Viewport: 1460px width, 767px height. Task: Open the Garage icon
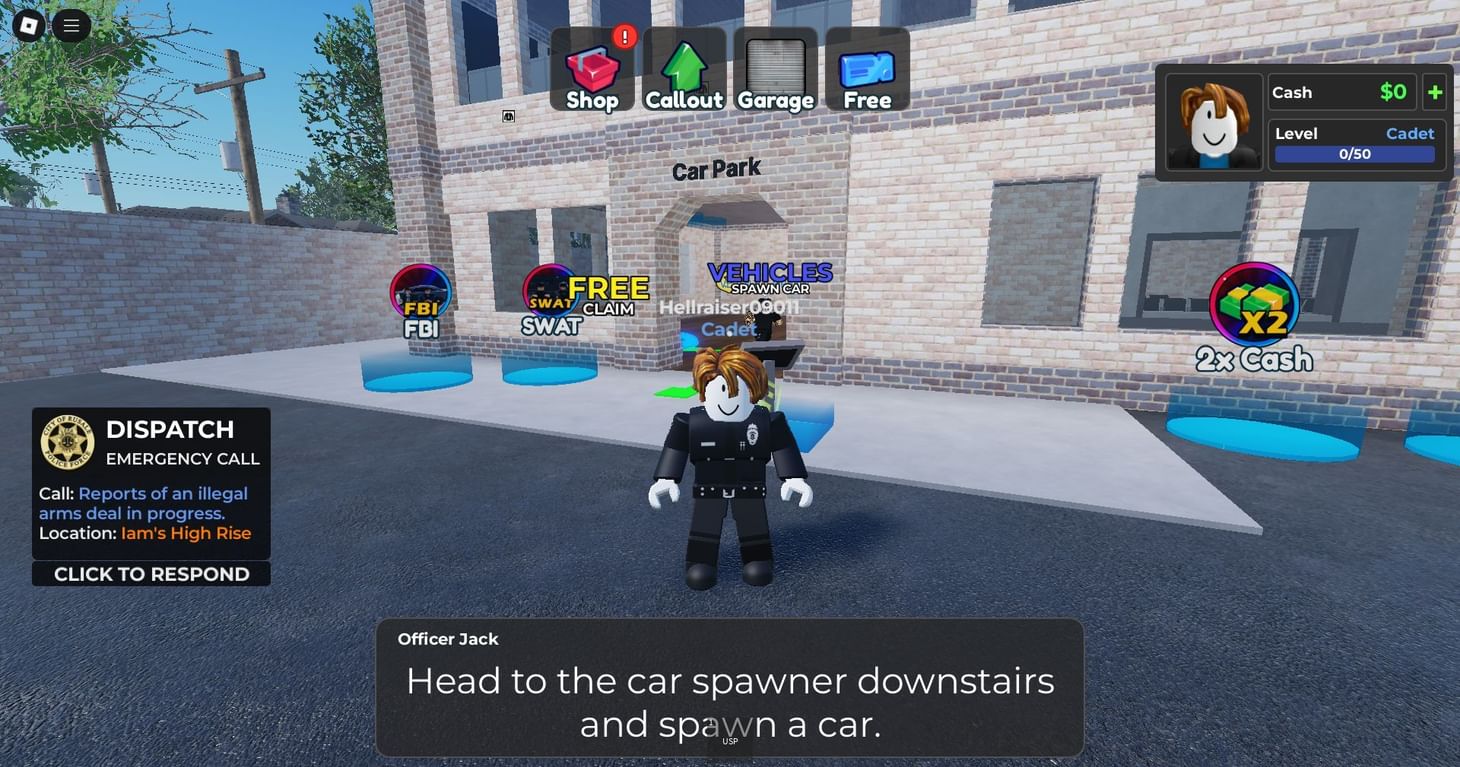[x=776, y=66]
